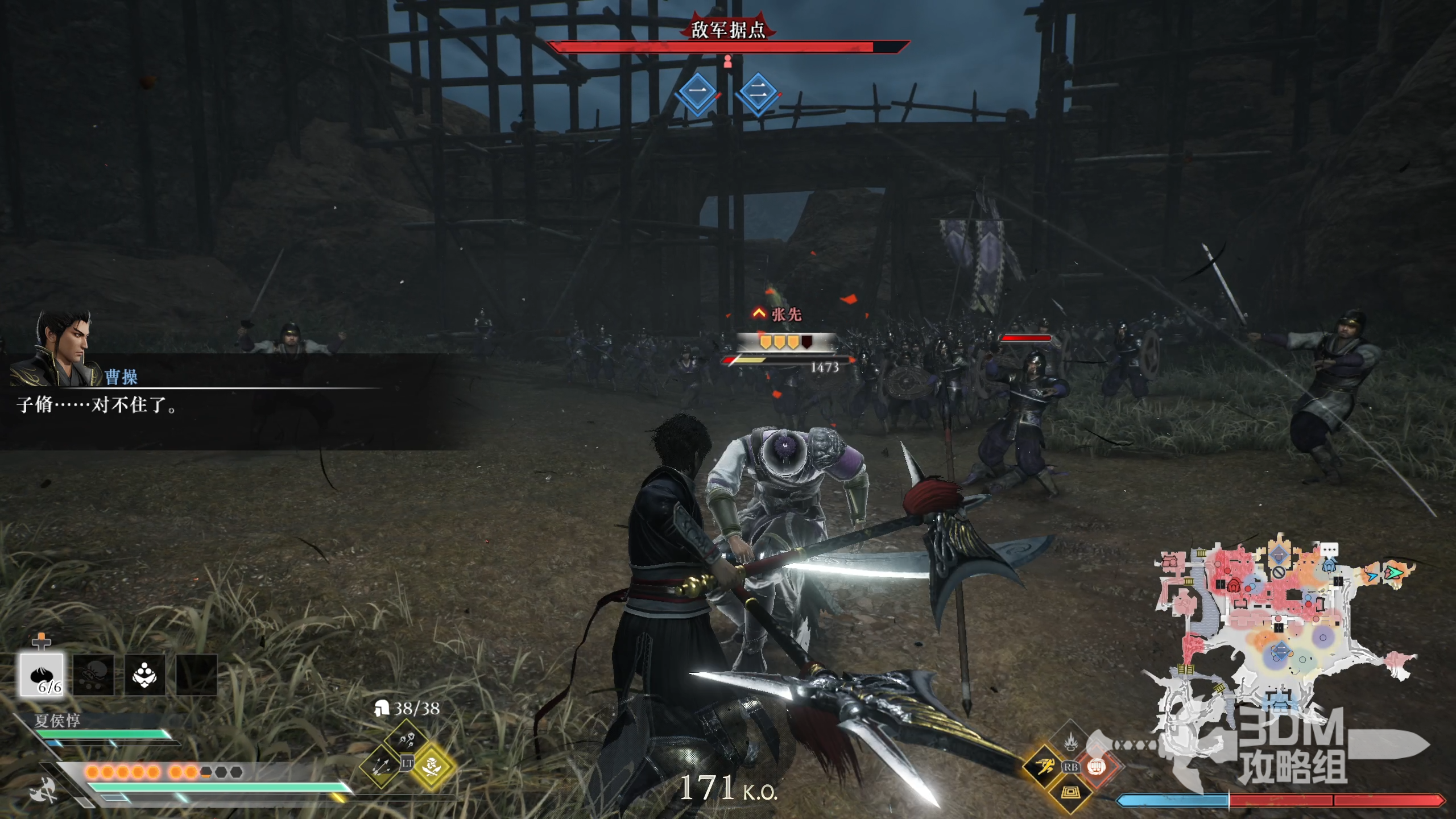Select the dimmed pouch item slot
Screen dimensions: 1456x819
click(93, 675)
